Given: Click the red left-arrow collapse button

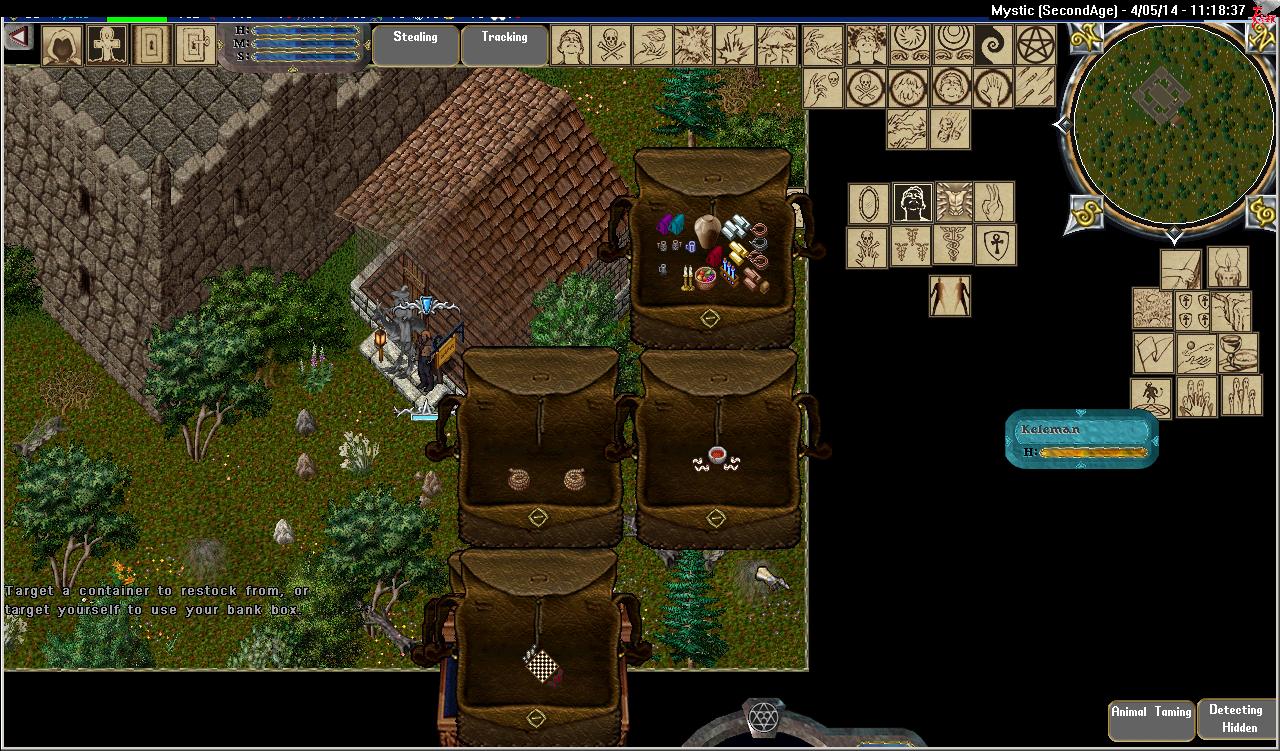Looking at the screenshot, I should [19, 38].
